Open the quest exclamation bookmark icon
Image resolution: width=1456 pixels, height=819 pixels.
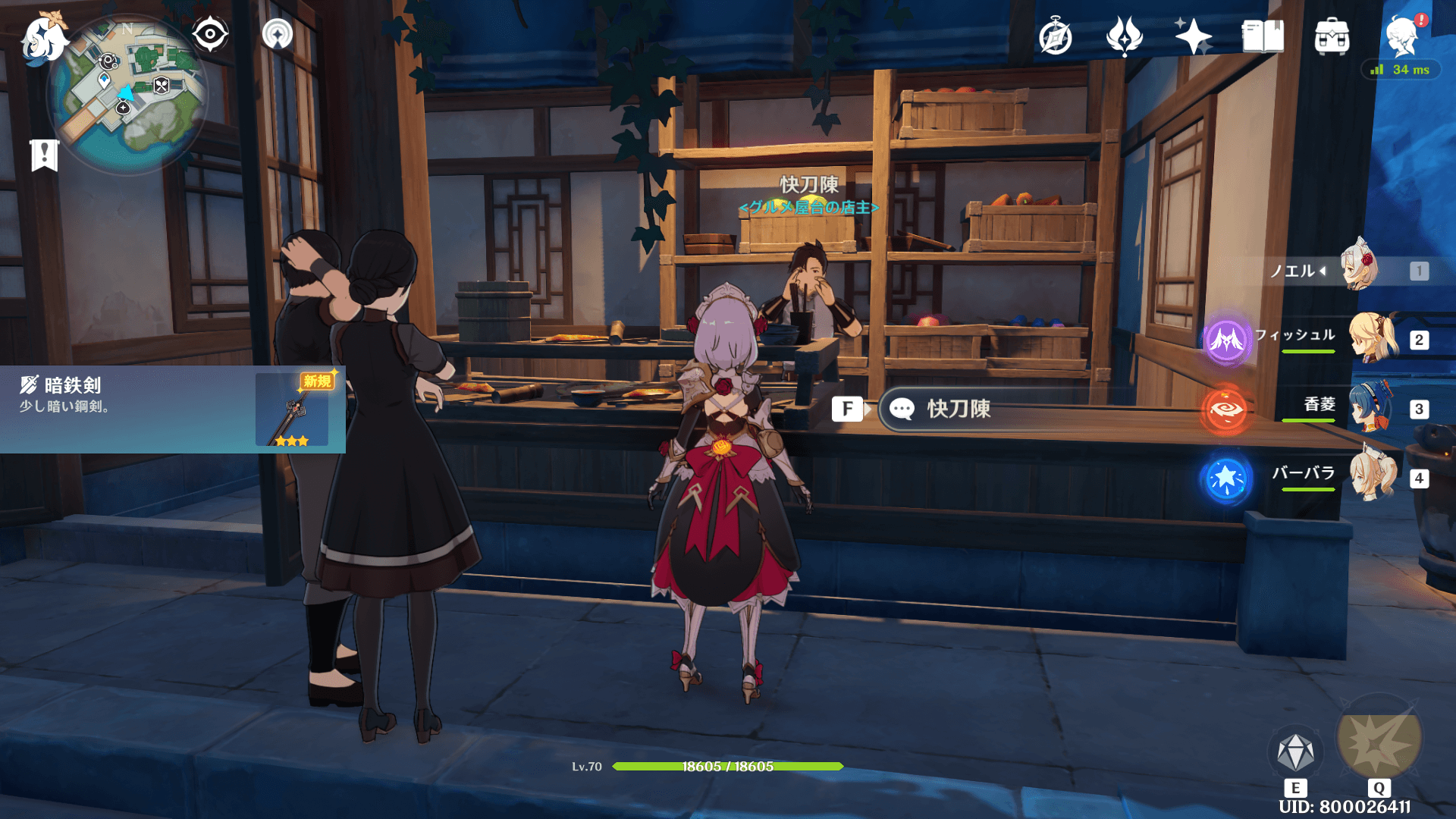coord(45,155)
